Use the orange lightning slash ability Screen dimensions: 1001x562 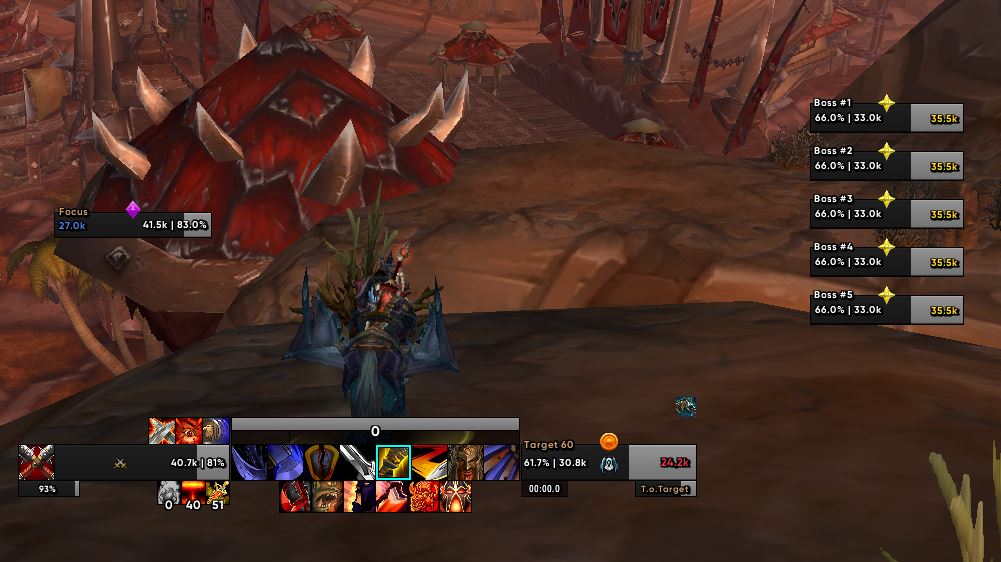click(x=429, y=463)
